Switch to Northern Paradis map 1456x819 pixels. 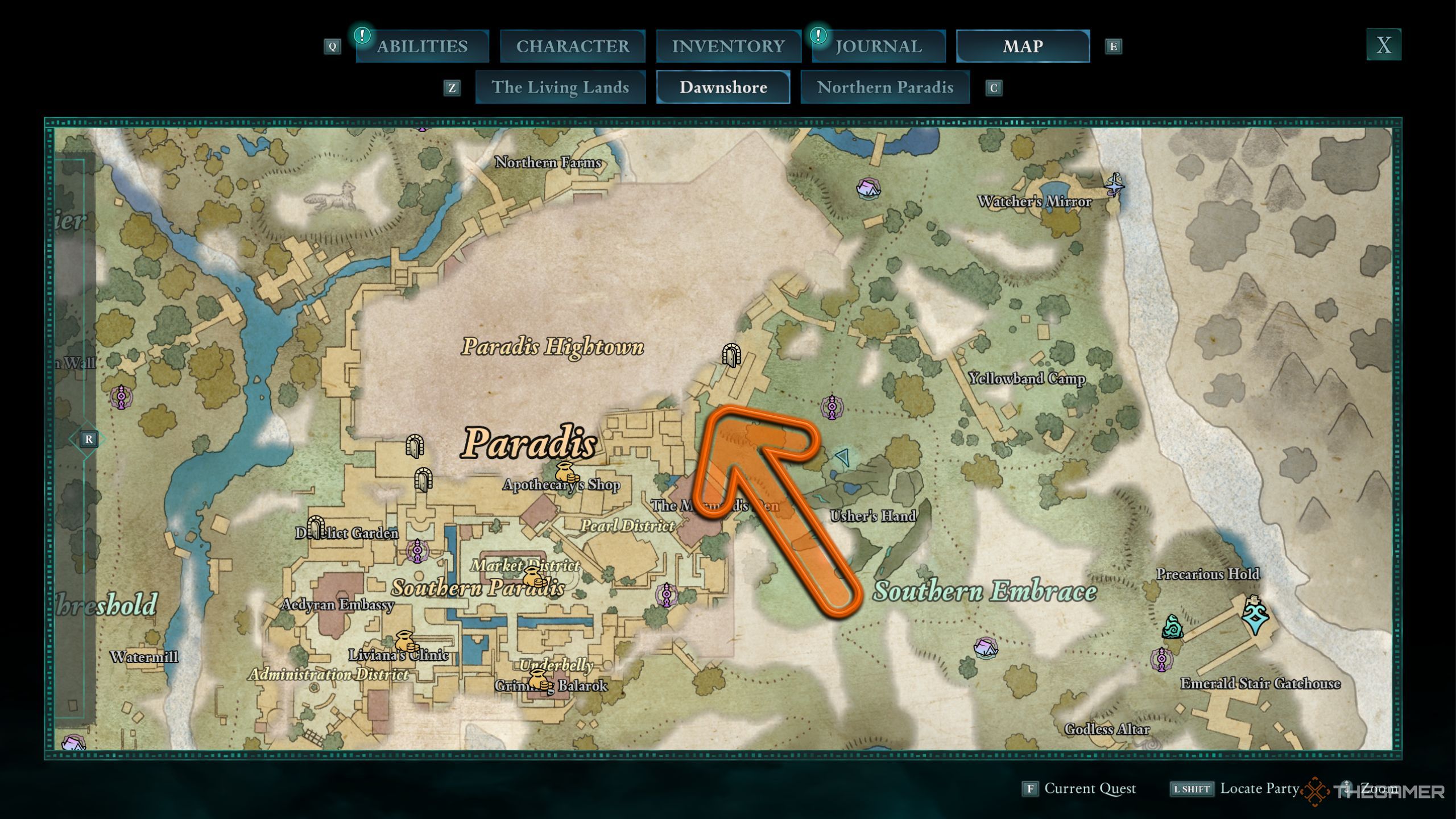tap(885, 87)
